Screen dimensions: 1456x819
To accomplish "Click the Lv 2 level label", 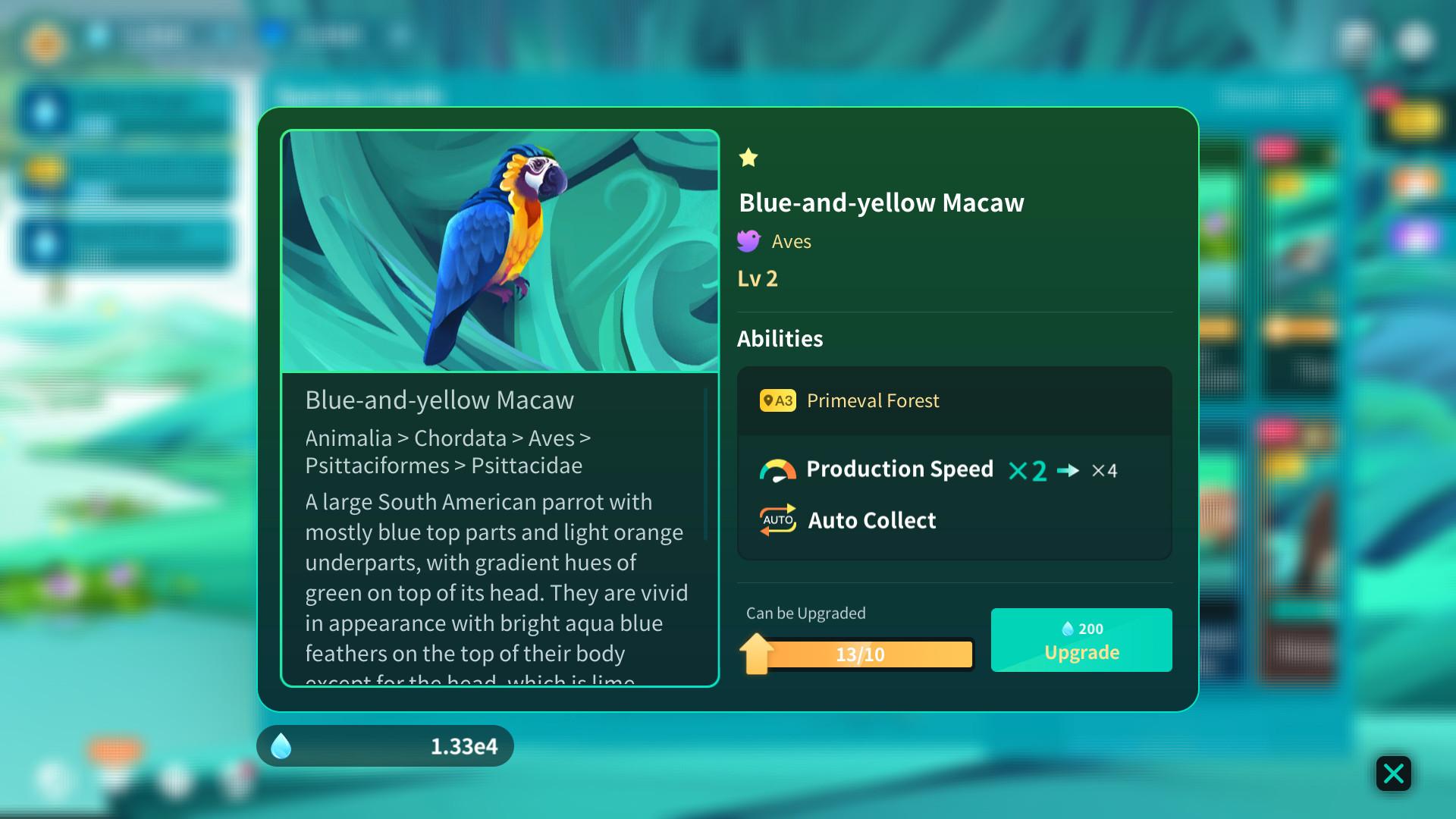I will (x=757, y=278).
